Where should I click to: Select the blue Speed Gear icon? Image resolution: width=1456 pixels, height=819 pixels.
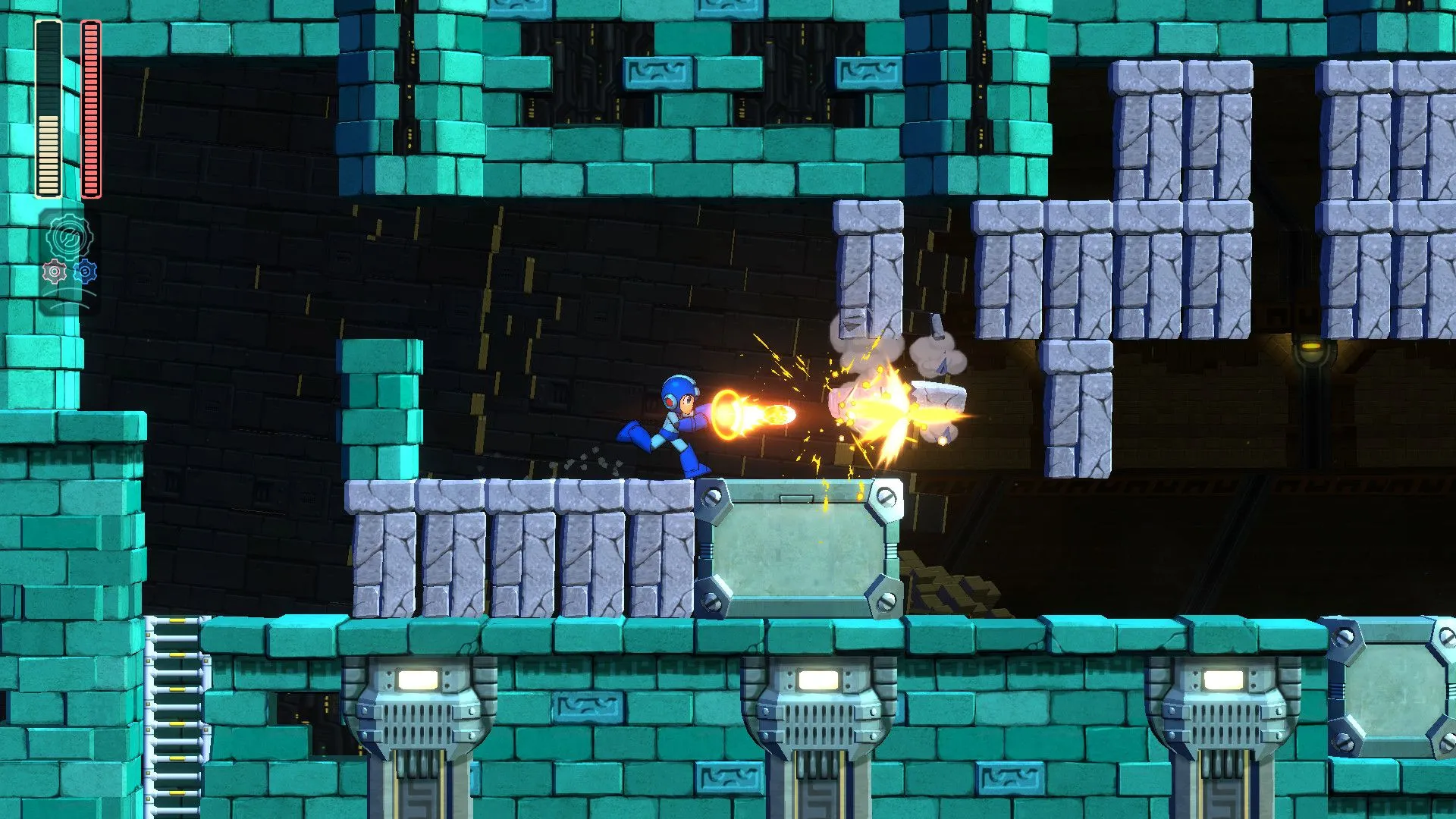85,271
